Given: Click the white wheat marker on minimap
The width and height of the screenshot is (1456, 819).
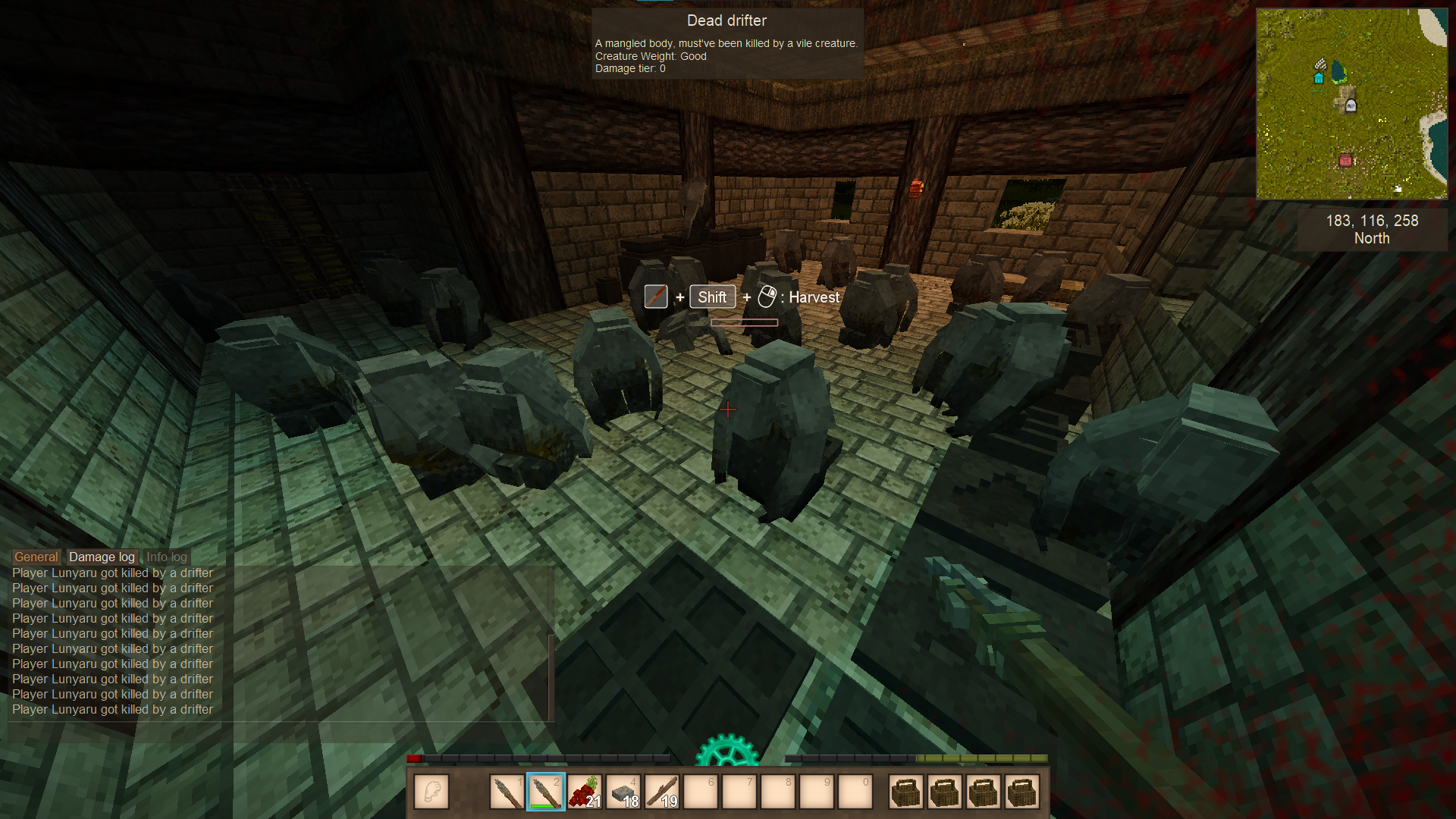Looking at the screenshot, I should [x=1320, y=64].
